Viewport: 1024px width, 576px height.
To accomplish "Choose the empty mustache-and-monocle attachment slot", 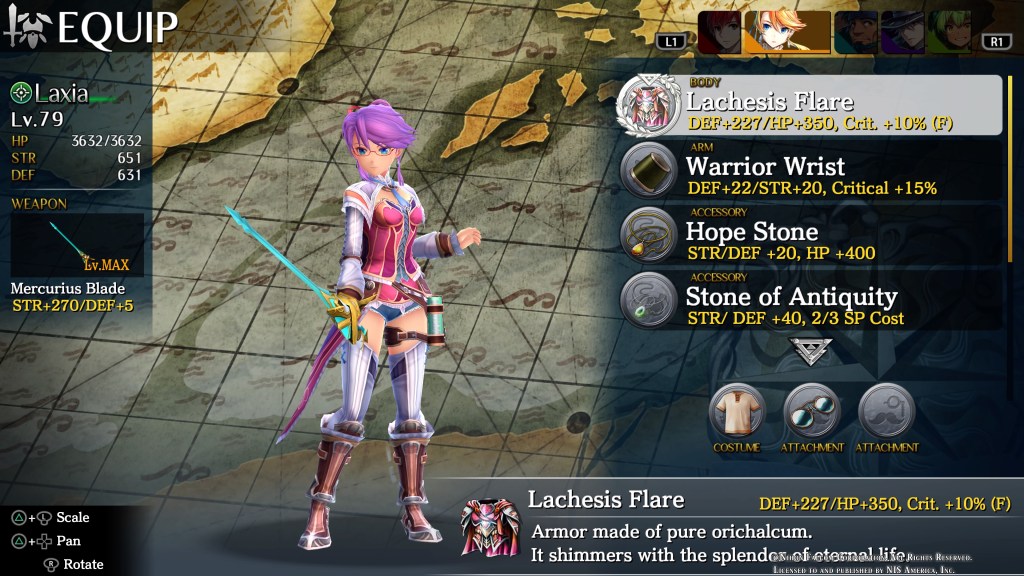I will pos(886,410).
